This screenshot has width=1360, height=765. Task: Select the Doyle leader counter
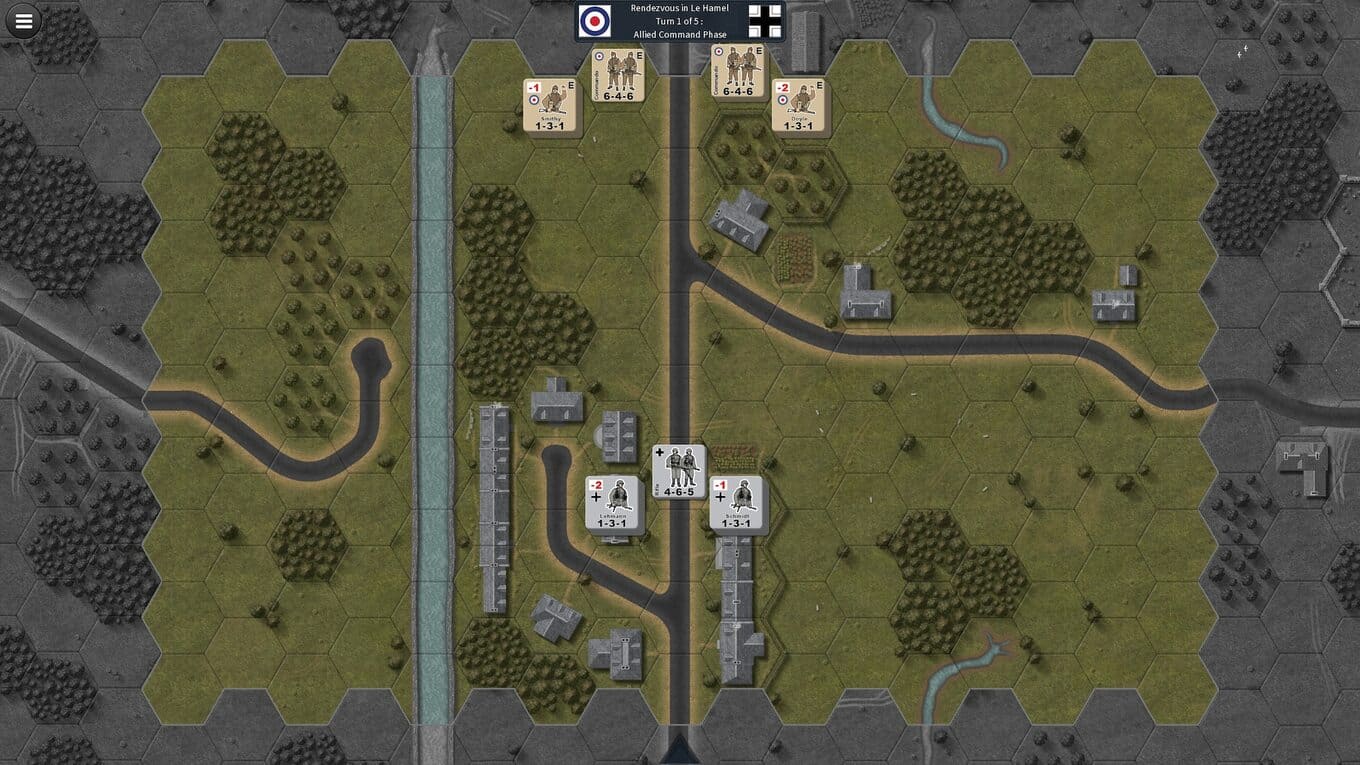tap(798, 106)
